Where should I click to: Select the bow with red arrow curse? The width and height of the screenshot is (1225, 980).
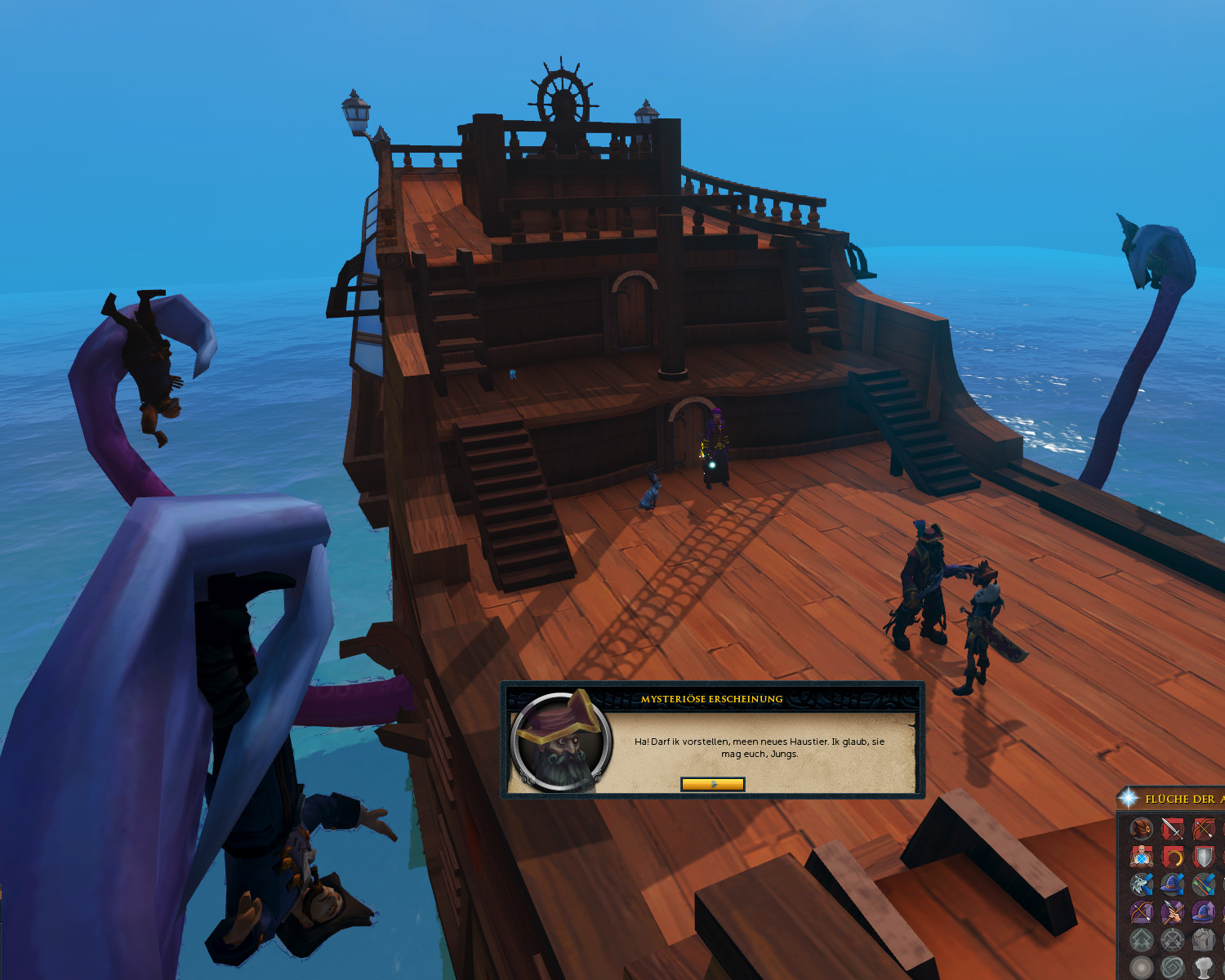point(1204,830)
